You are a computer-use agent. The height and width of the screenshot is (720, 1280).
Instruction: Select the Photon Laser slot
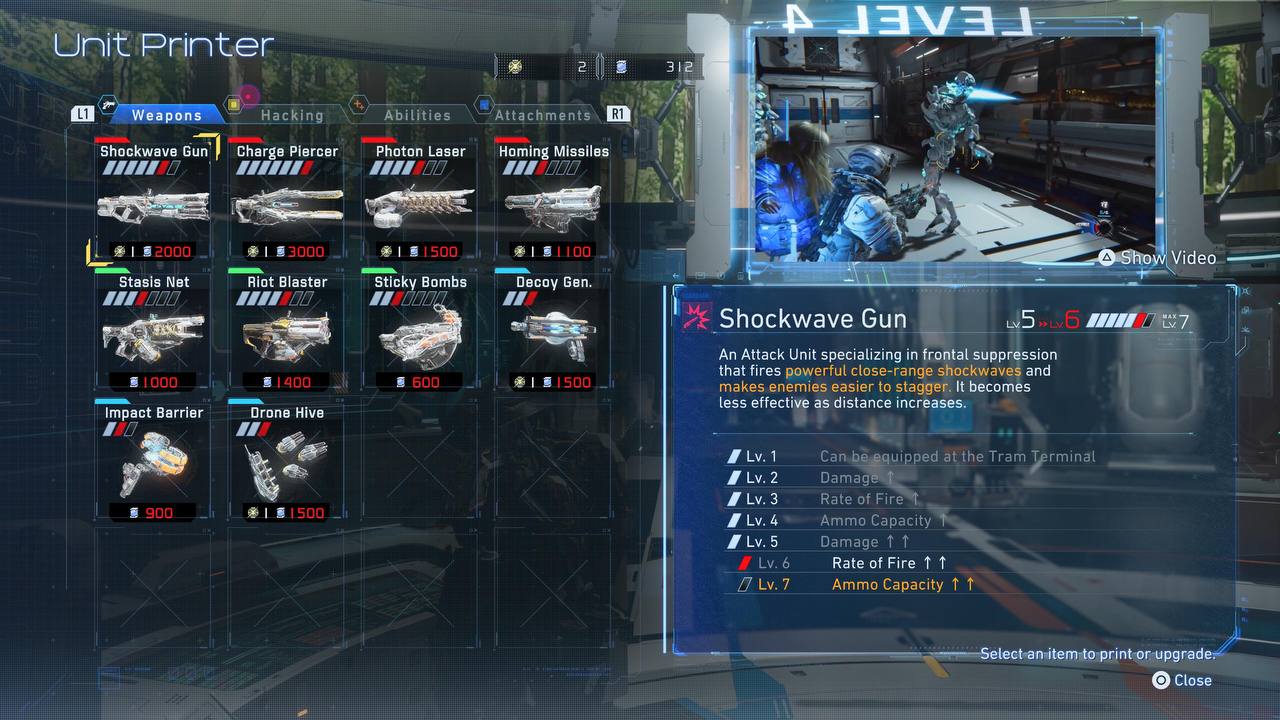coord(420,200)
